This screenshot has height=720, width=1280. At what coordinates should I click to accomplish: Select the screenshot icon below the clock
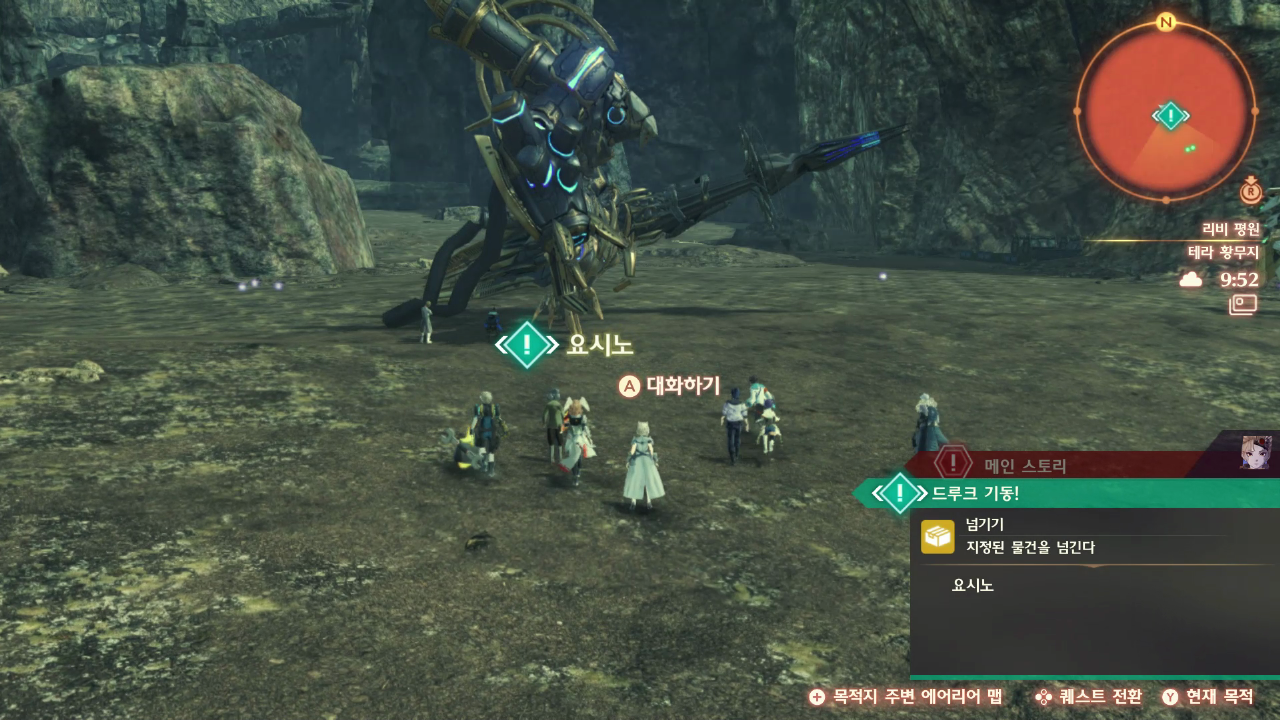[1243, 304]
